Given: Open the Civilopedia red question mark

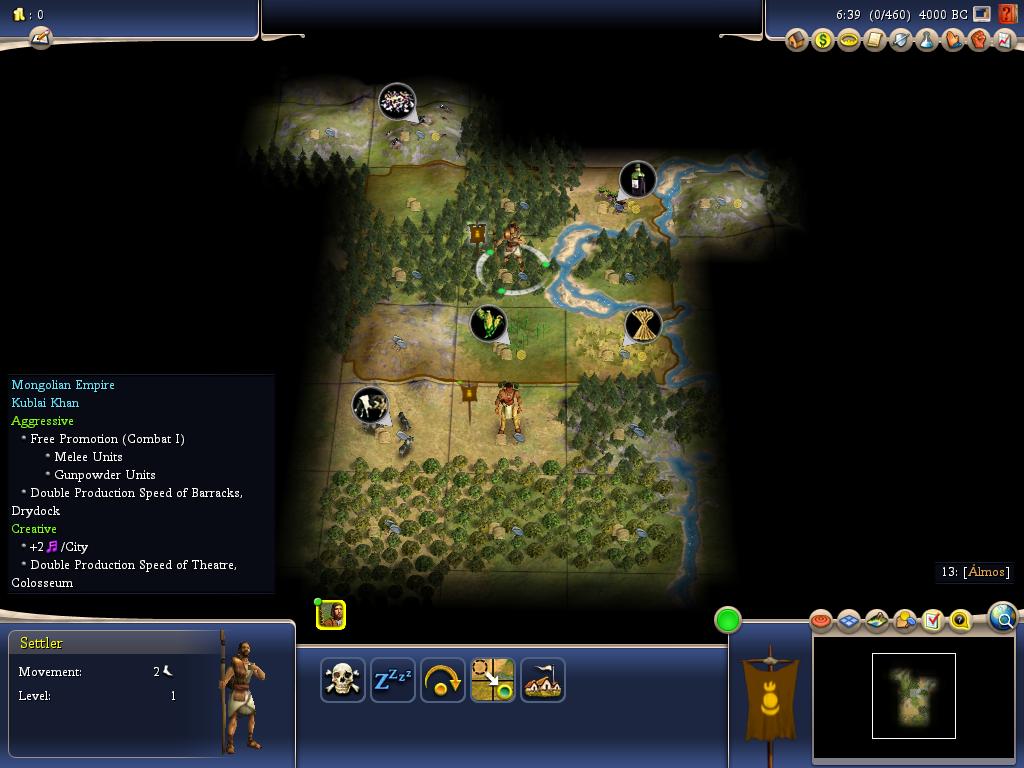Looking at the screenshot, I should 1008,15.
